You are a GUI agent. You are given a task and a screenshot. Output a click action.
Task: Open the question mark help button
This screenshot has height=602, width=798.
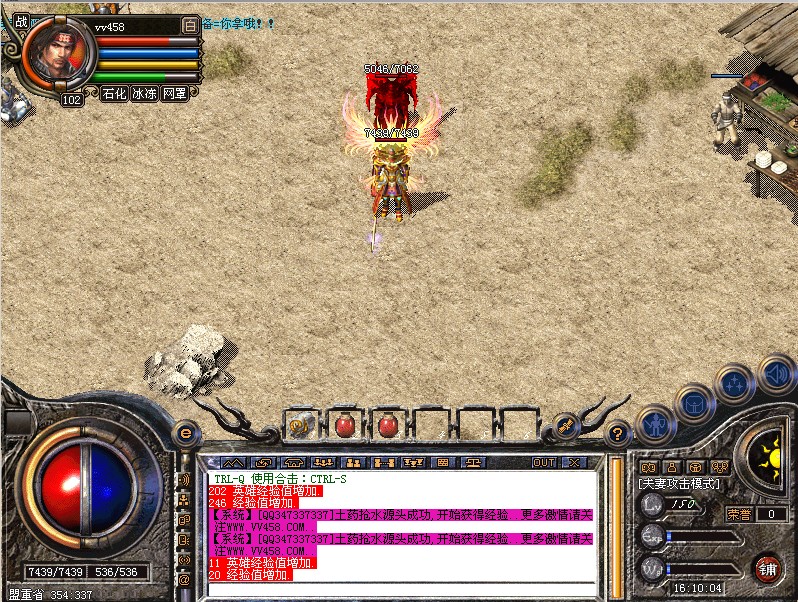(x=618, y=434)
